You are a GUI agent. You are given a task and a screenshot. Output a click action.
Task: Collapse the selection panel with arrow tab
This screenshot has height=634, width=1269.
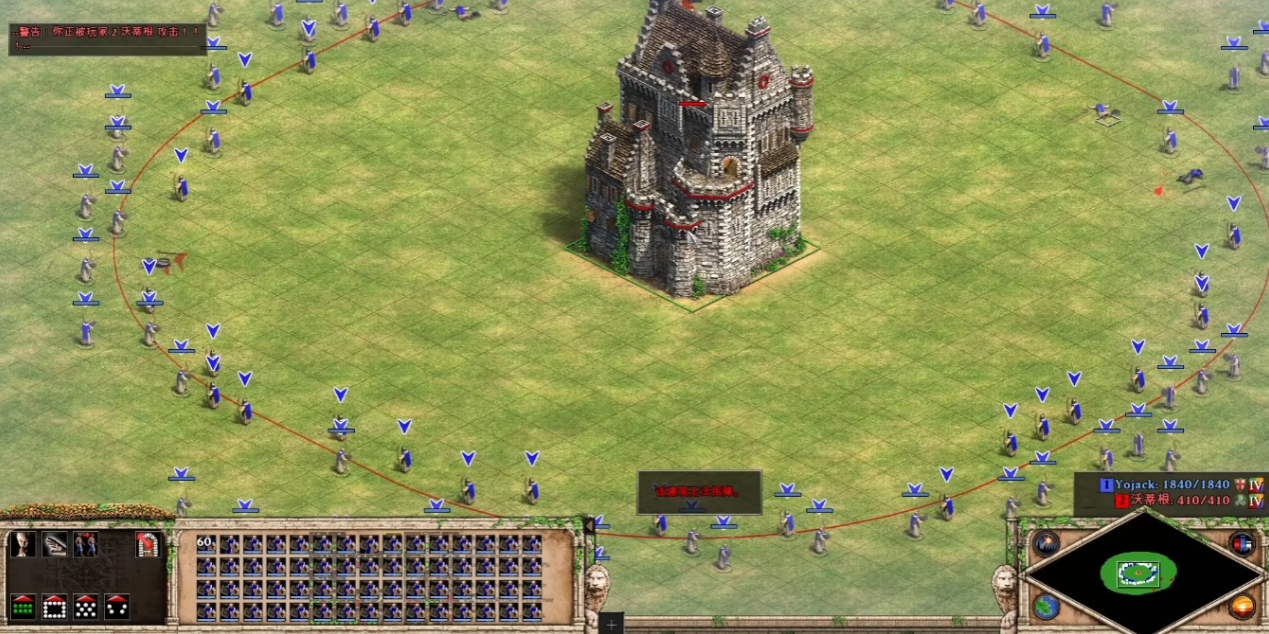[589, 524]
